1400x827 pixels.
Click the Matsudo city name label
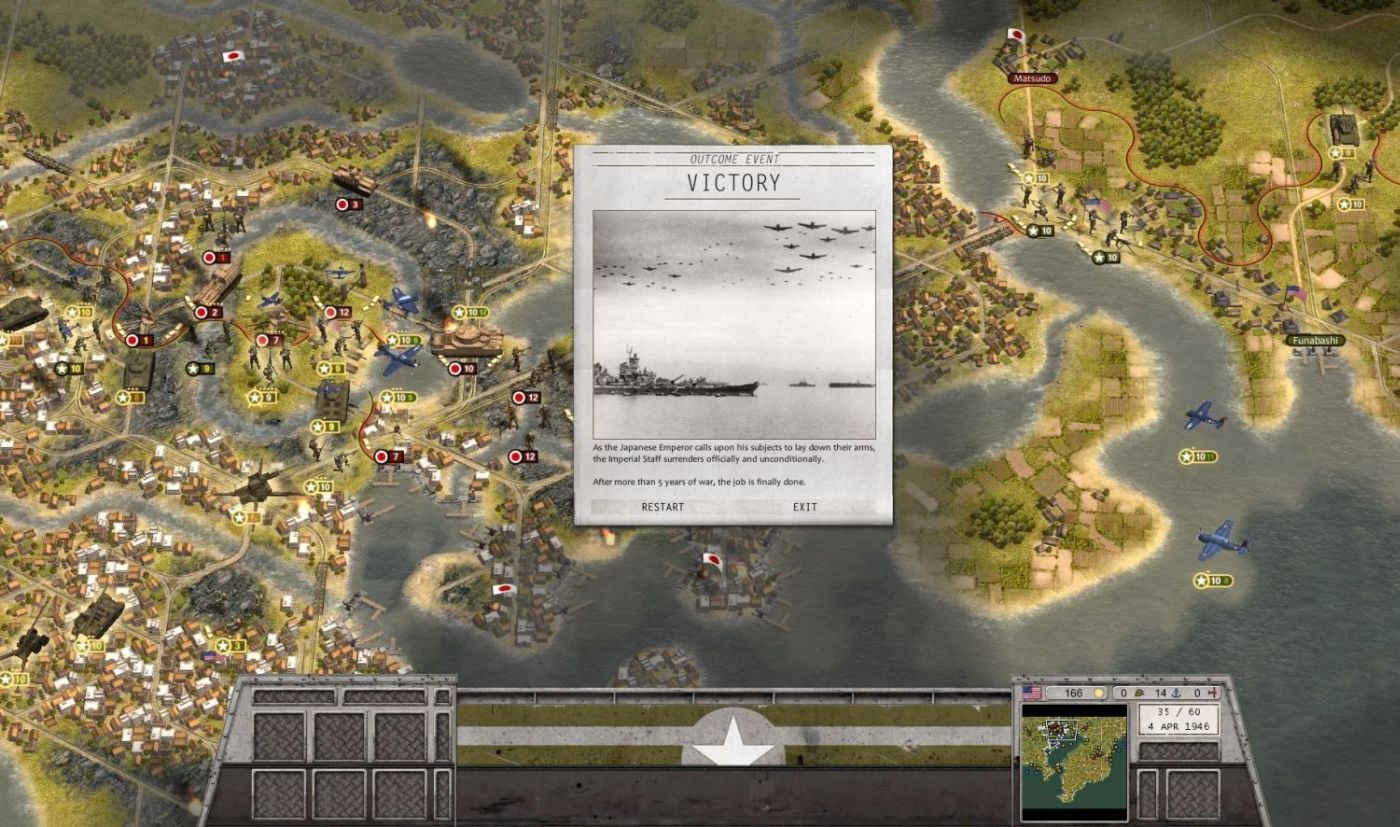pyautogui.click(x=1032, y=76)
